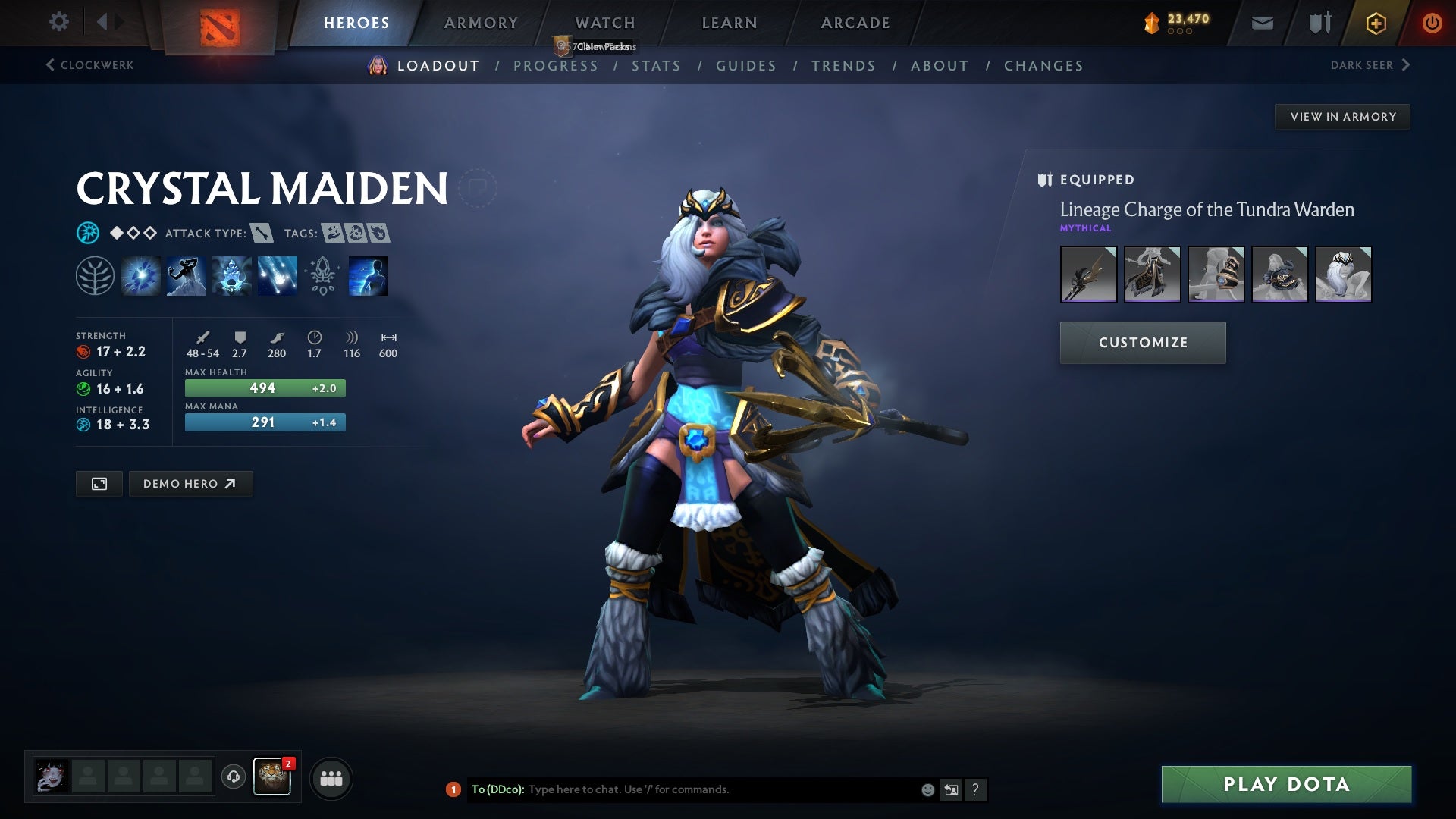Click VIEW IN ARMORY
Image resolution: width=1456 pixels, height=819 pixels.
pos(1342,116)
